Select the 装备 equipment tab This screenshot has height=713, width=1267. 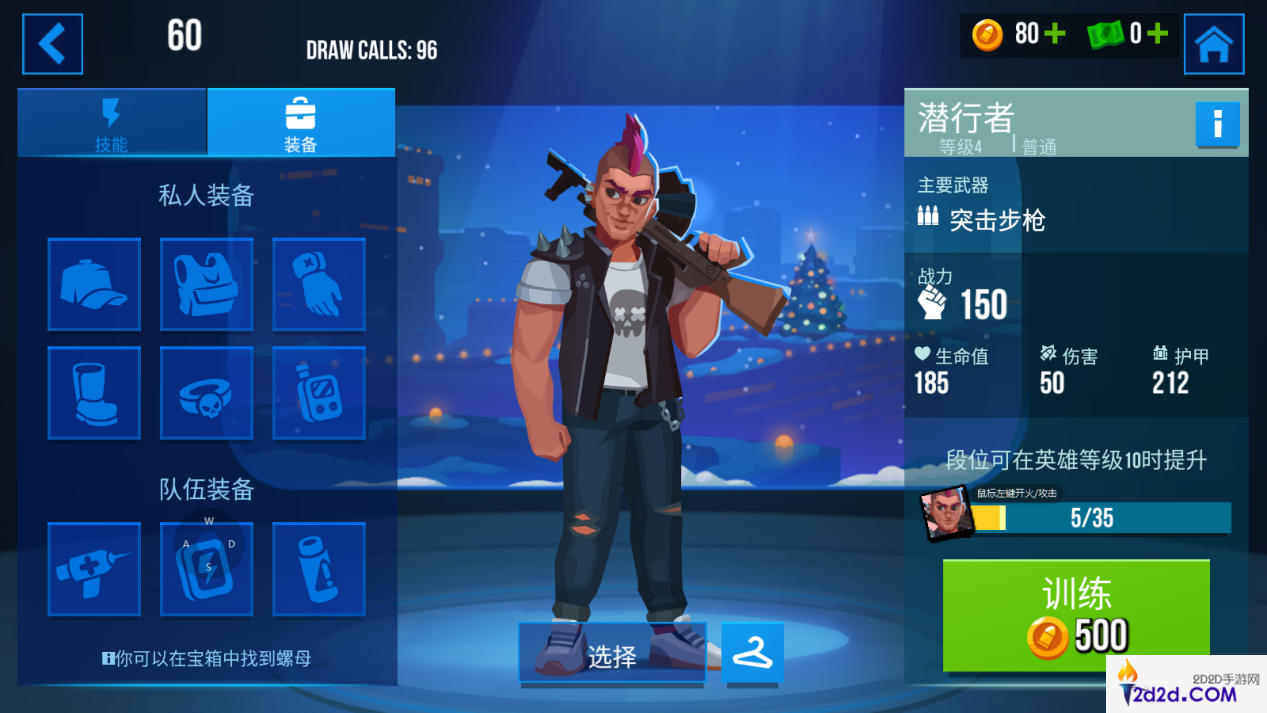tap(300, 123)
